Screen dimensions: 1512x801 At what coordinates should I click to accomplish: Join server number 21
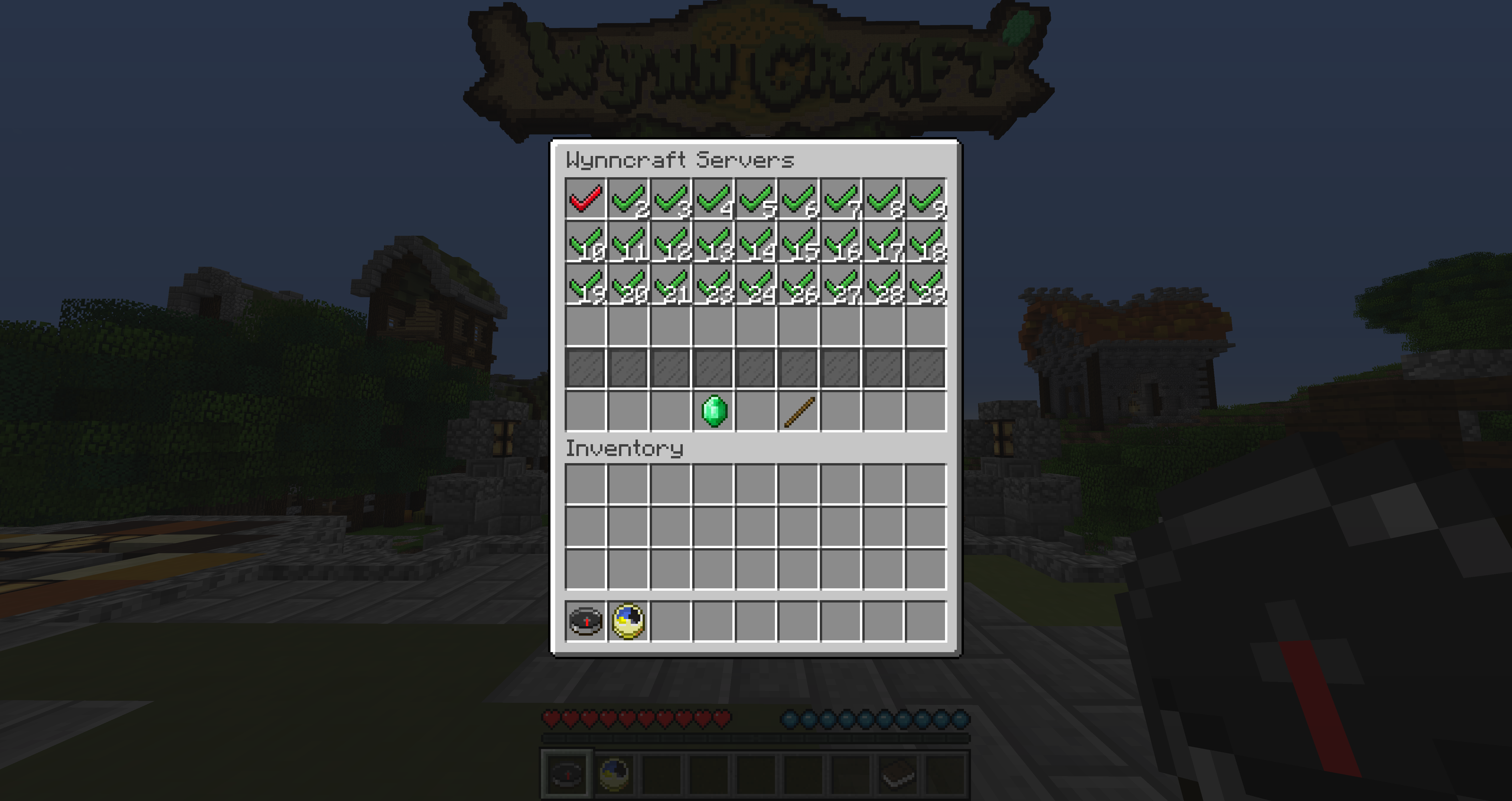671,285
